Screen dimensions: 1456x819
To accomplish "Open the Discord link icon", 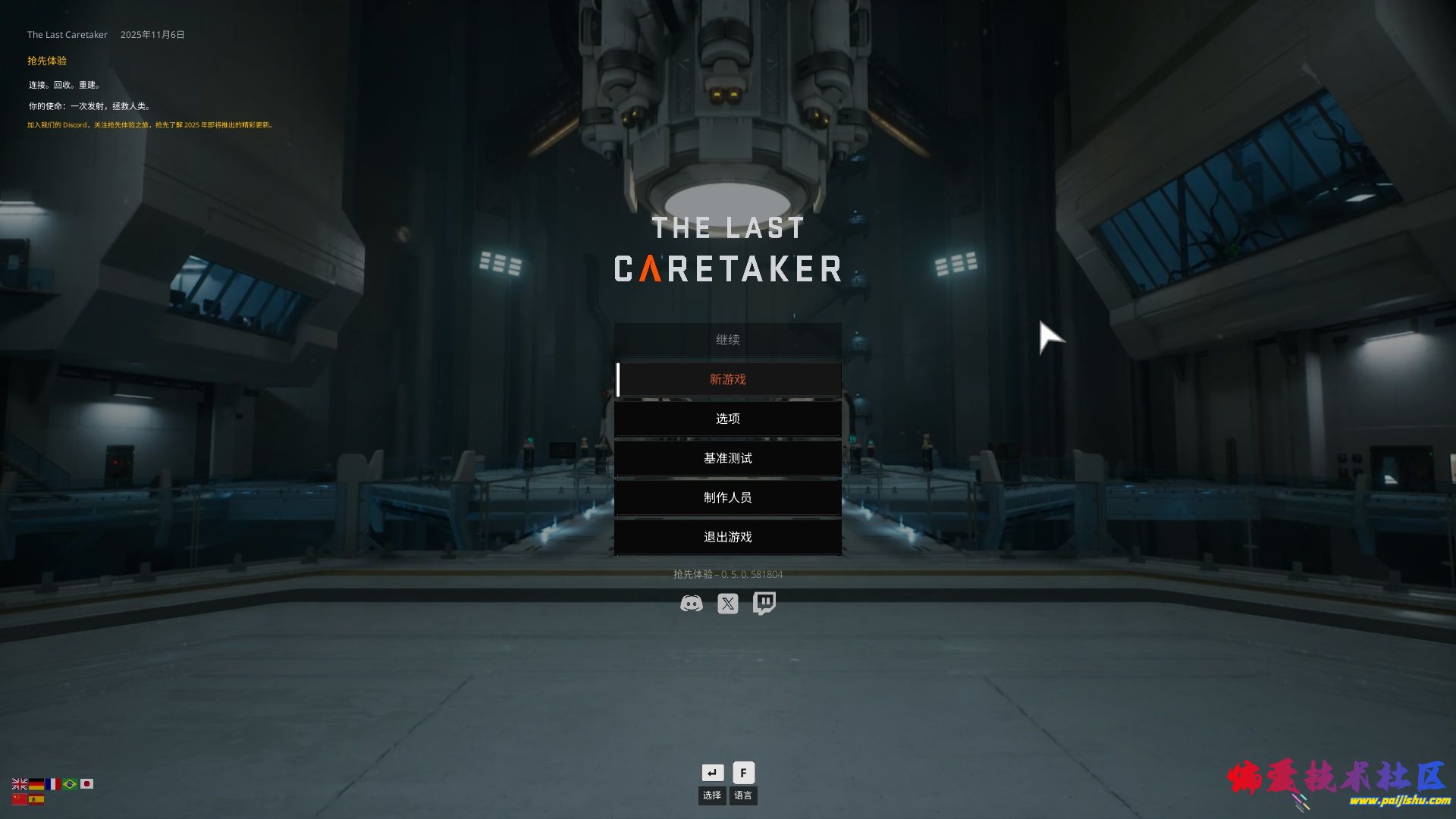I will pyautogui.click(x=691, y=604).
